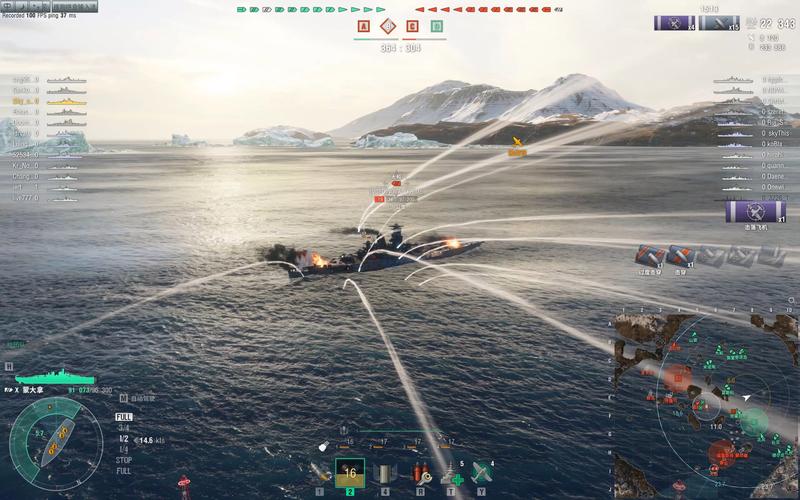Screen dimensions: 800x500
Task: Activate the Damage Control Party consumable
Action: [420, 472]
